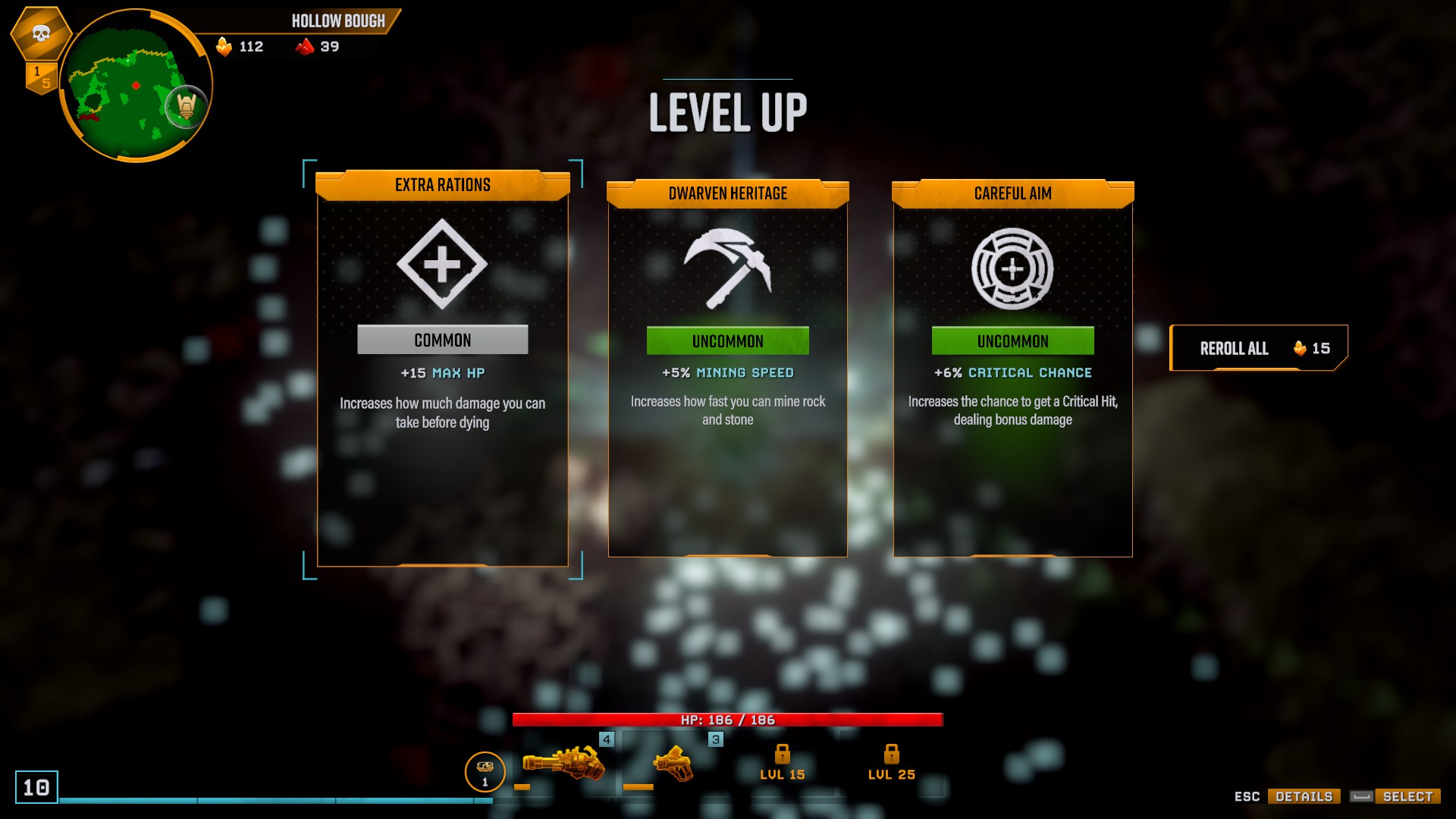
Task: Choose the Extra Rations upgrade card
Action: 442,369
